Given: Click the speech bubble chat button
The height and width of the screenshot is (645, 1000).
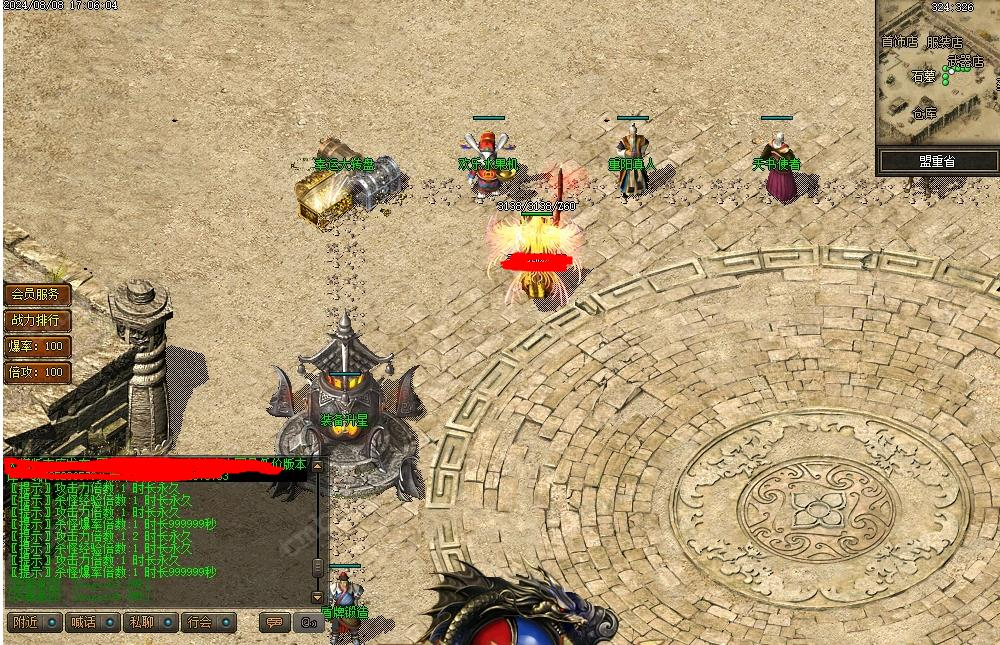Looking at the screenshot, I should (x=274, y=622).
